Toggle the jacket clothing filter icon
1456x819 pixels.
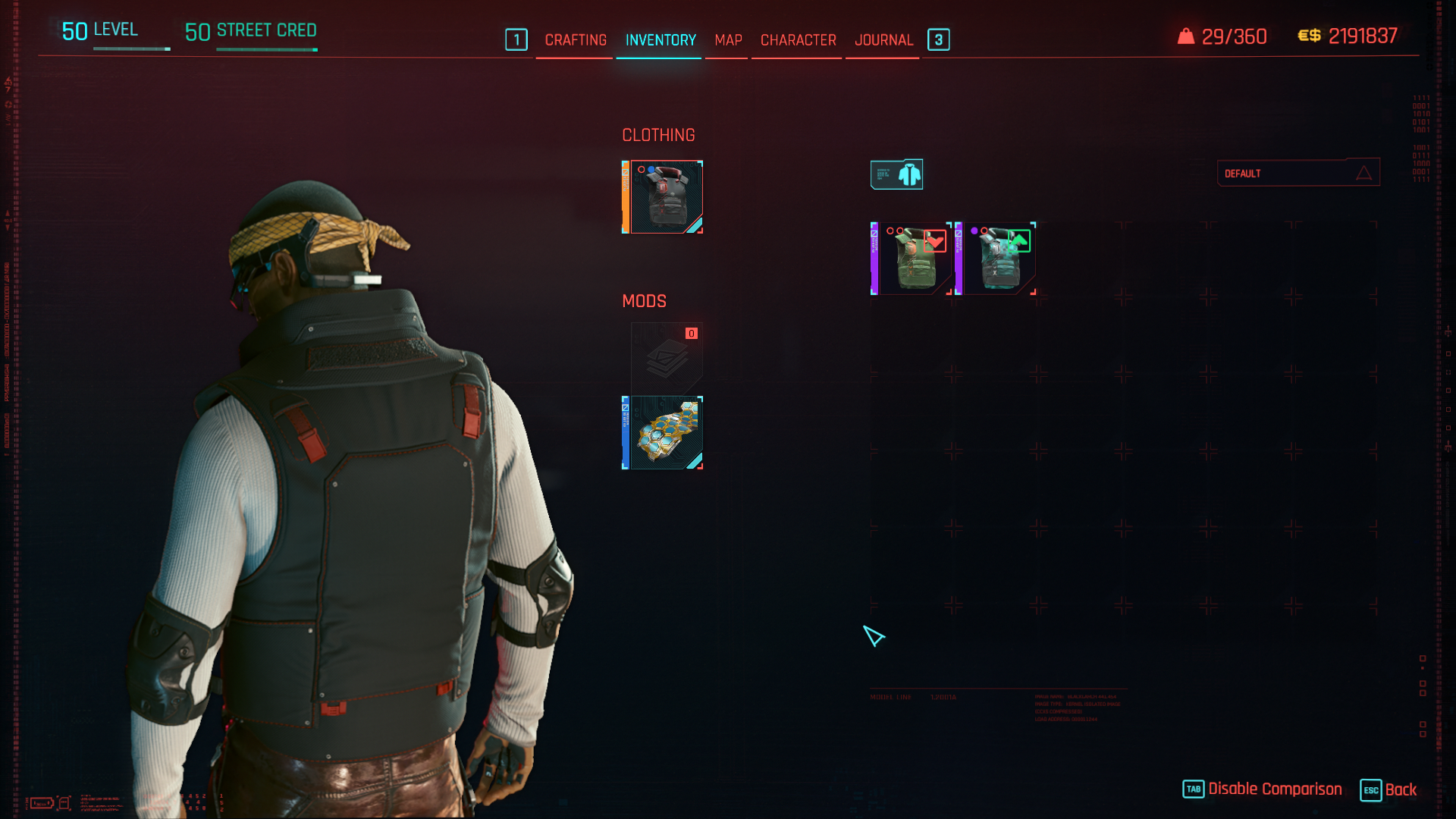pos(896,174)
